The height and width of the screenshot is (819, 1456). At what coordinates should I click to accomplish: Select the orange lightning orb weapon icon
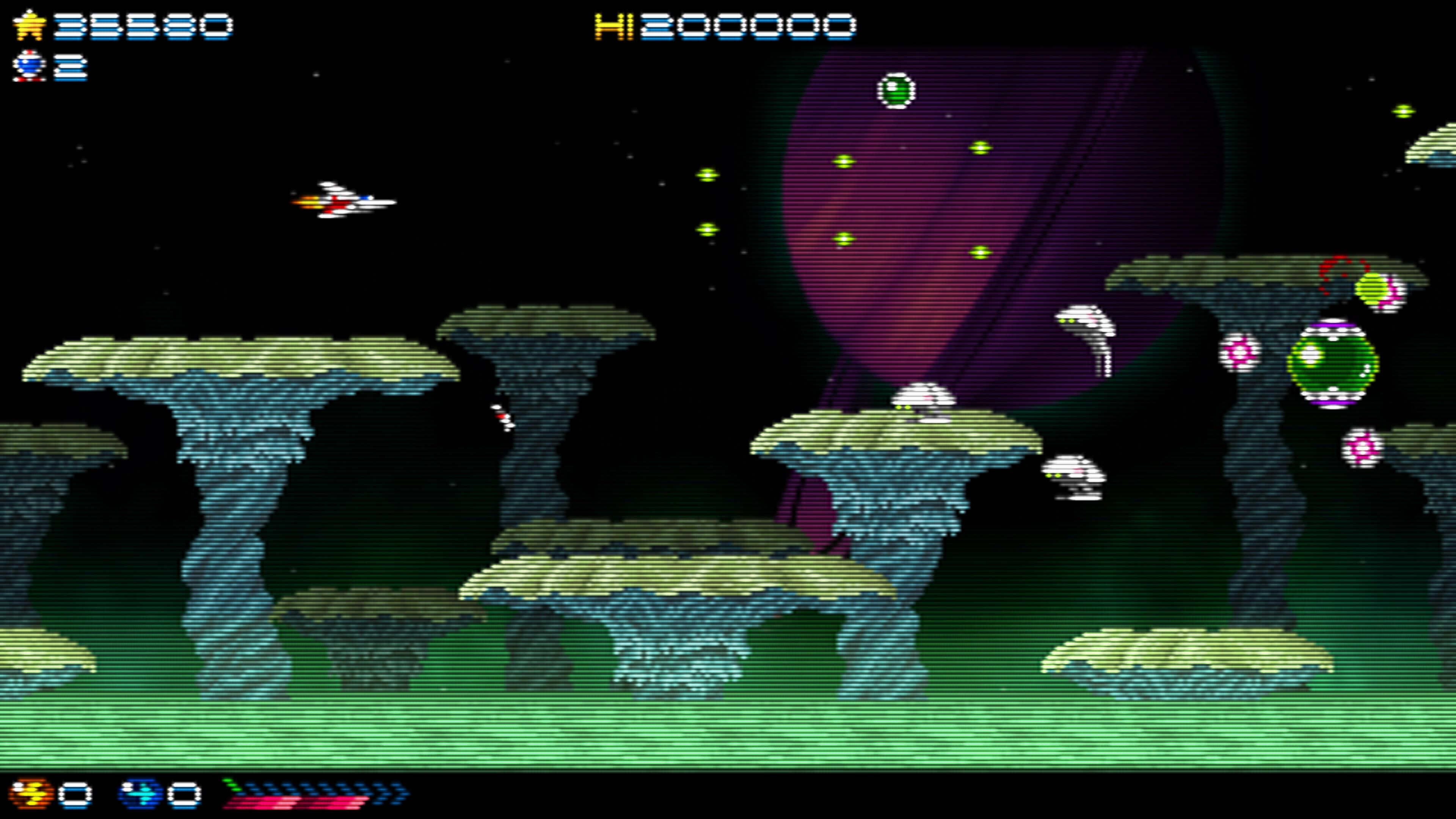click(30, 793)
